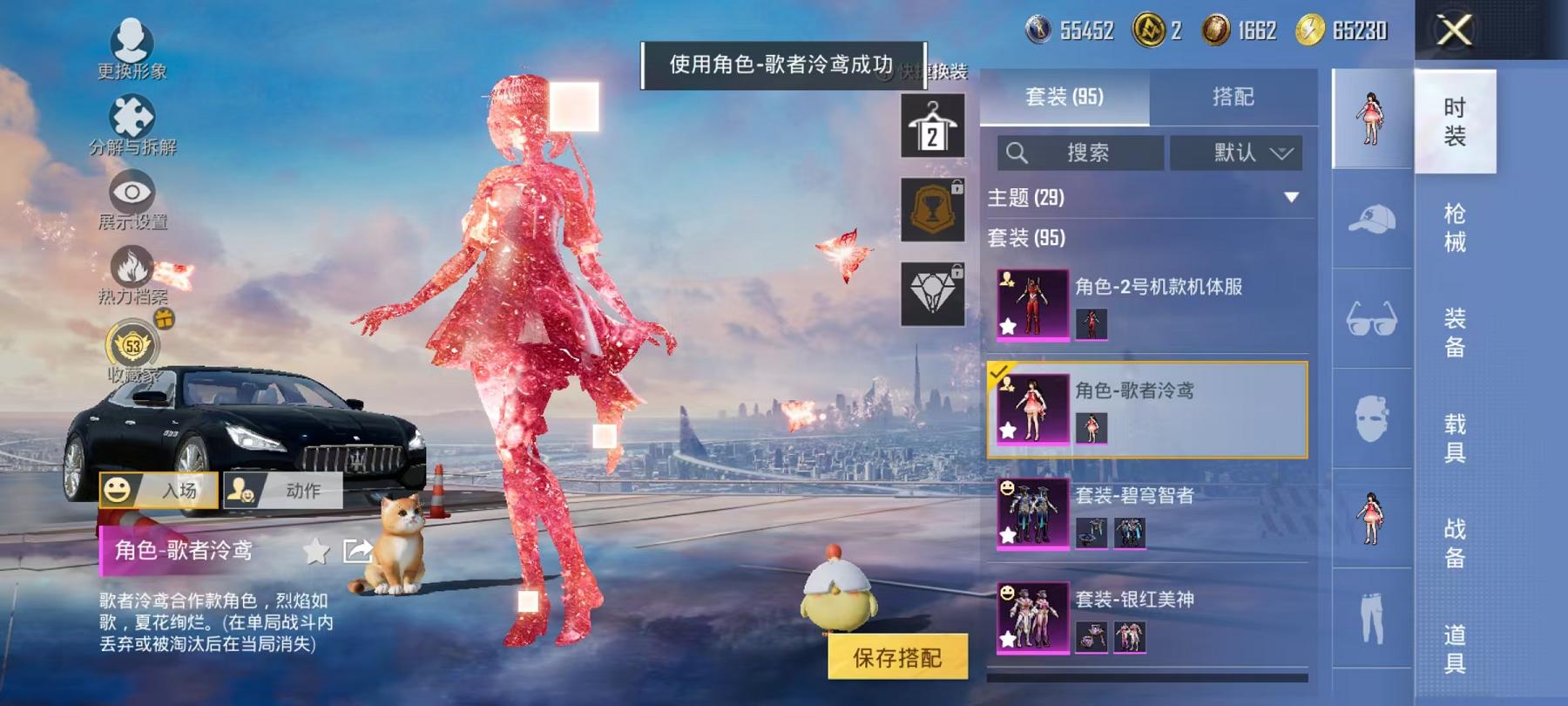Open 展示设置 display settings
This screenshot has width=1568, height=706.
129,193
